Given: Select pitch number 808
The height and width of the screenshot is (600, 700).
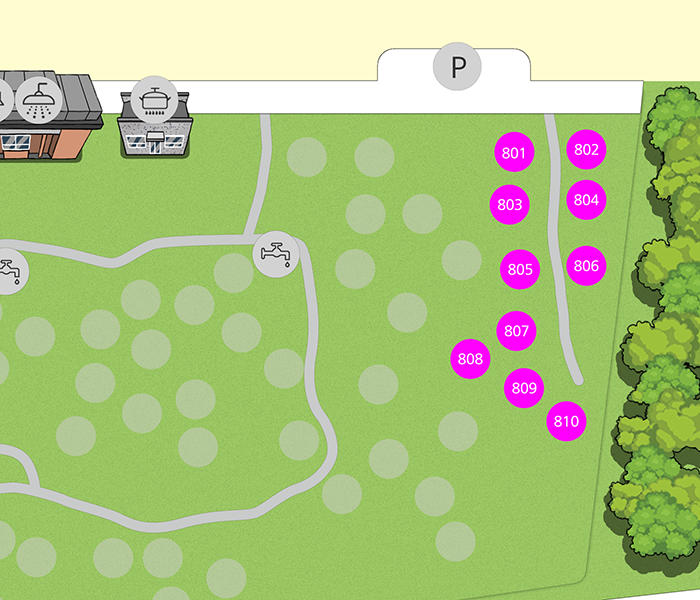Looking at the screenshot, I should click(x=470, y=359).
